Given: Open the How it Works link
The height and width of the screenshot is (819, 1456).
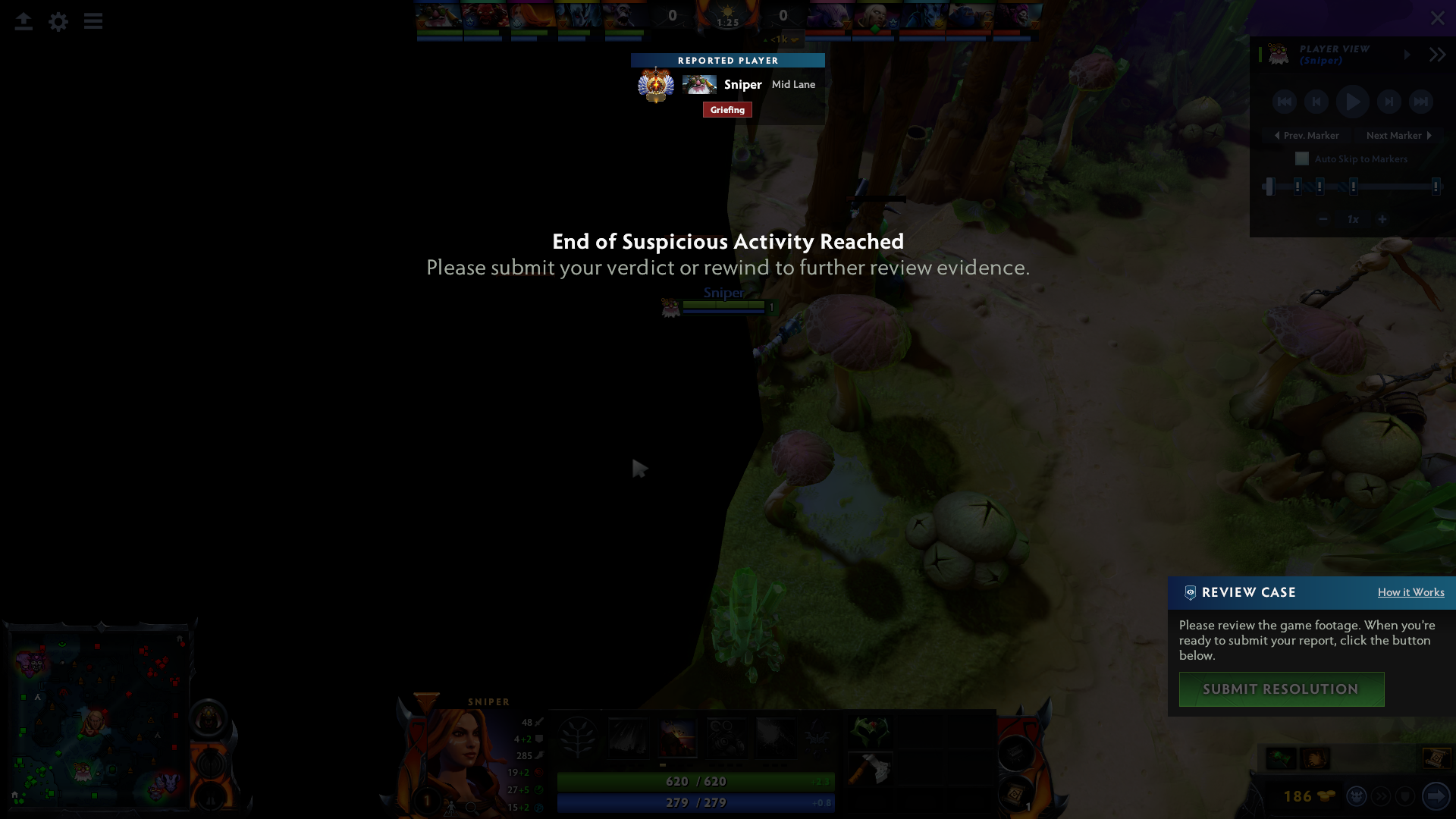Looking at the screenshot, I should click(x=1410, y=592).
